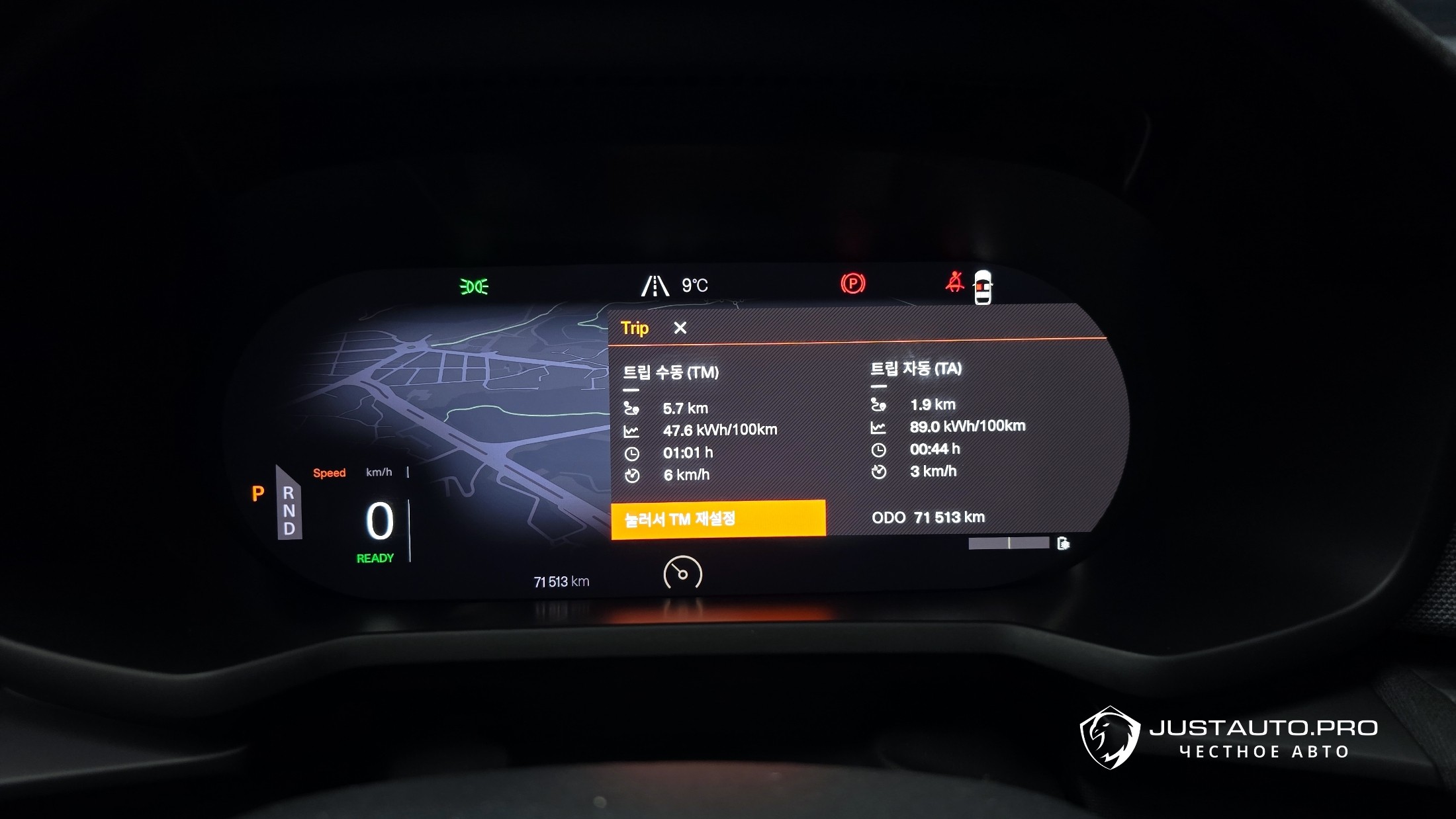Click the JUSTAUTO.PRO watermark logo

tap(1228, 738)
